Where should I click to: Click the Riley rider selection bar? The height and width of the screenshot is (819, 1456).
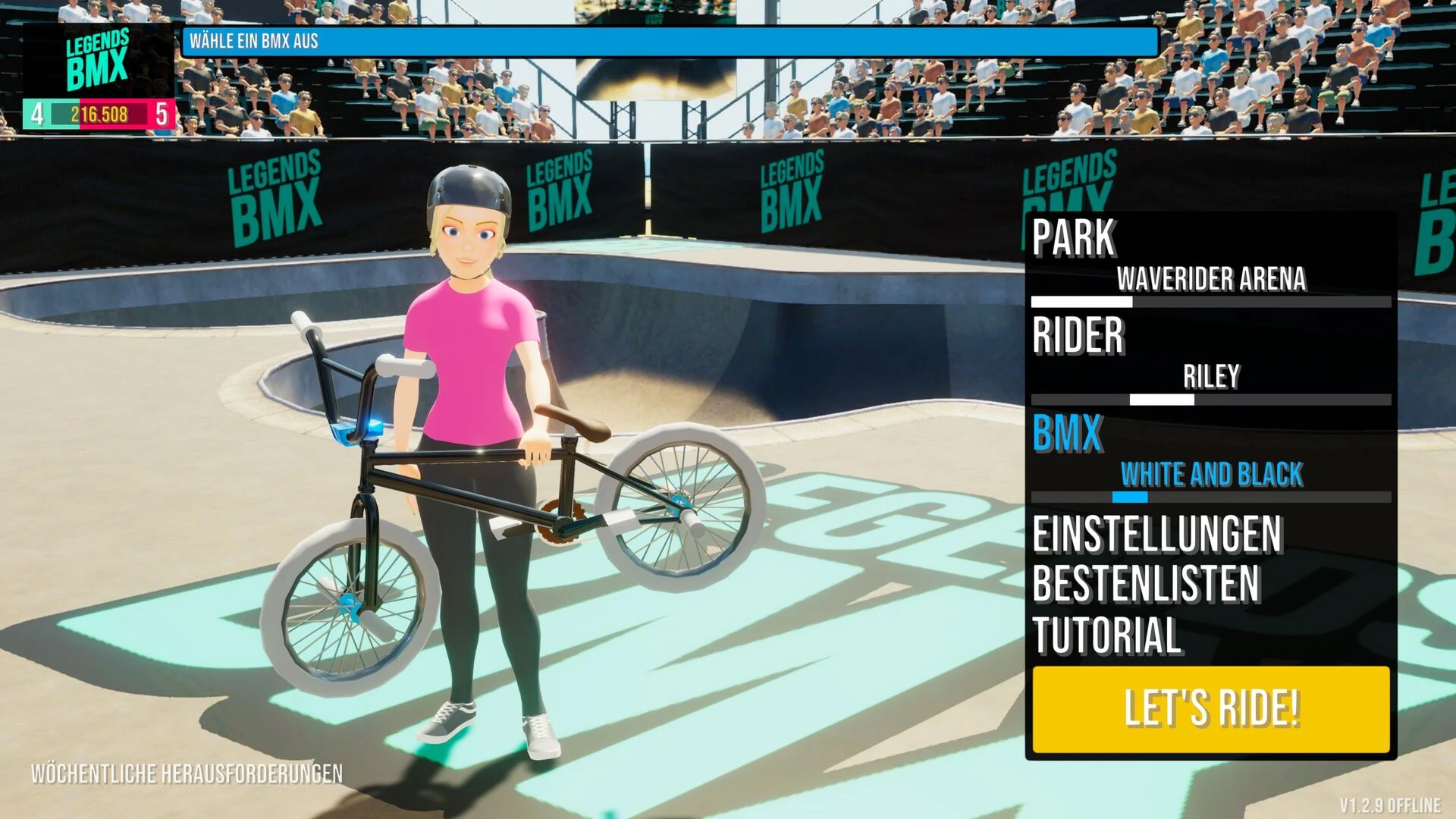point(1210,399)
